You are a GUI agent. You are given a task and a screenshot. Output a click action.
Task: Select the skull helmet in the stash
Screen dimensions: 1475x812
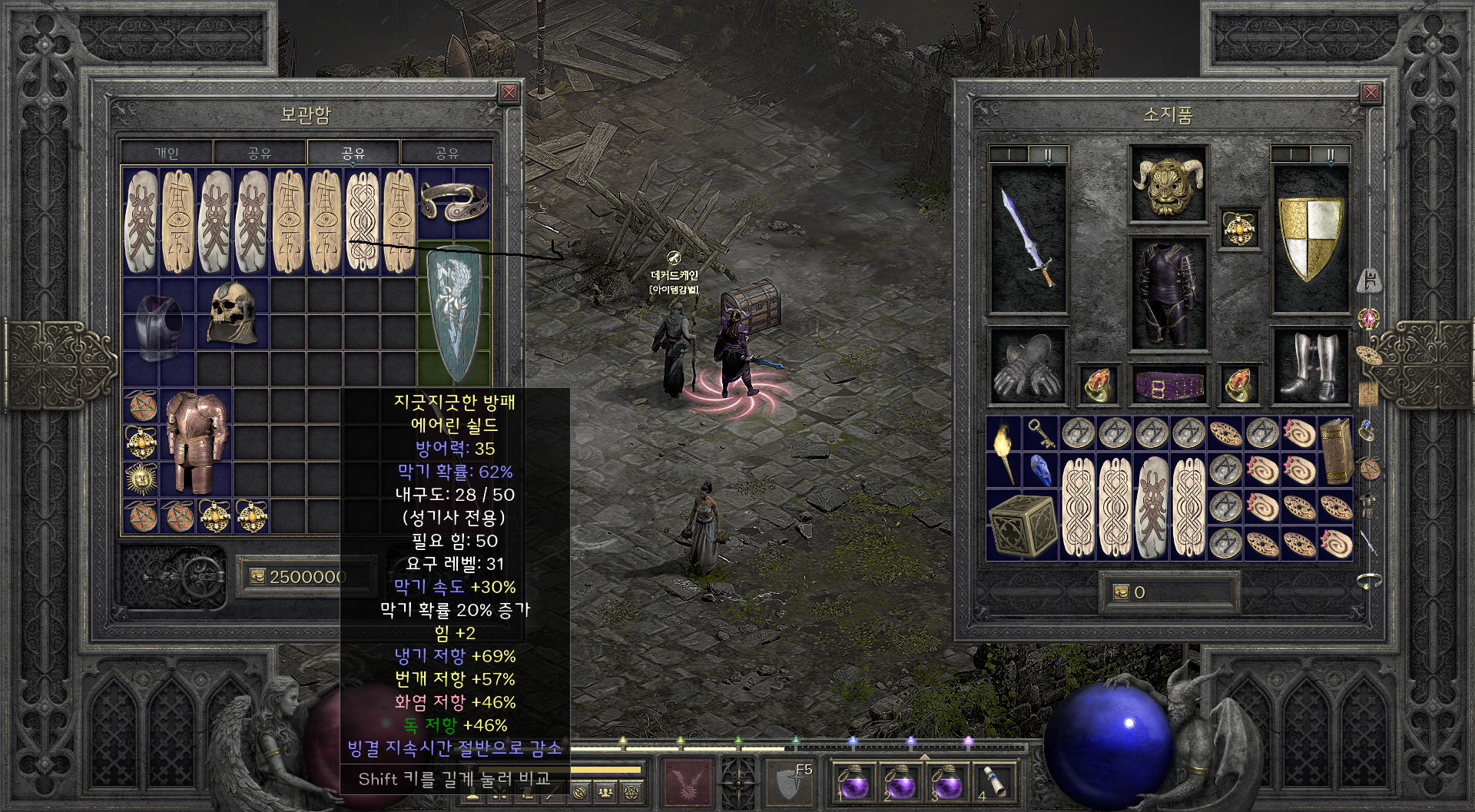(x=232, y=313)
